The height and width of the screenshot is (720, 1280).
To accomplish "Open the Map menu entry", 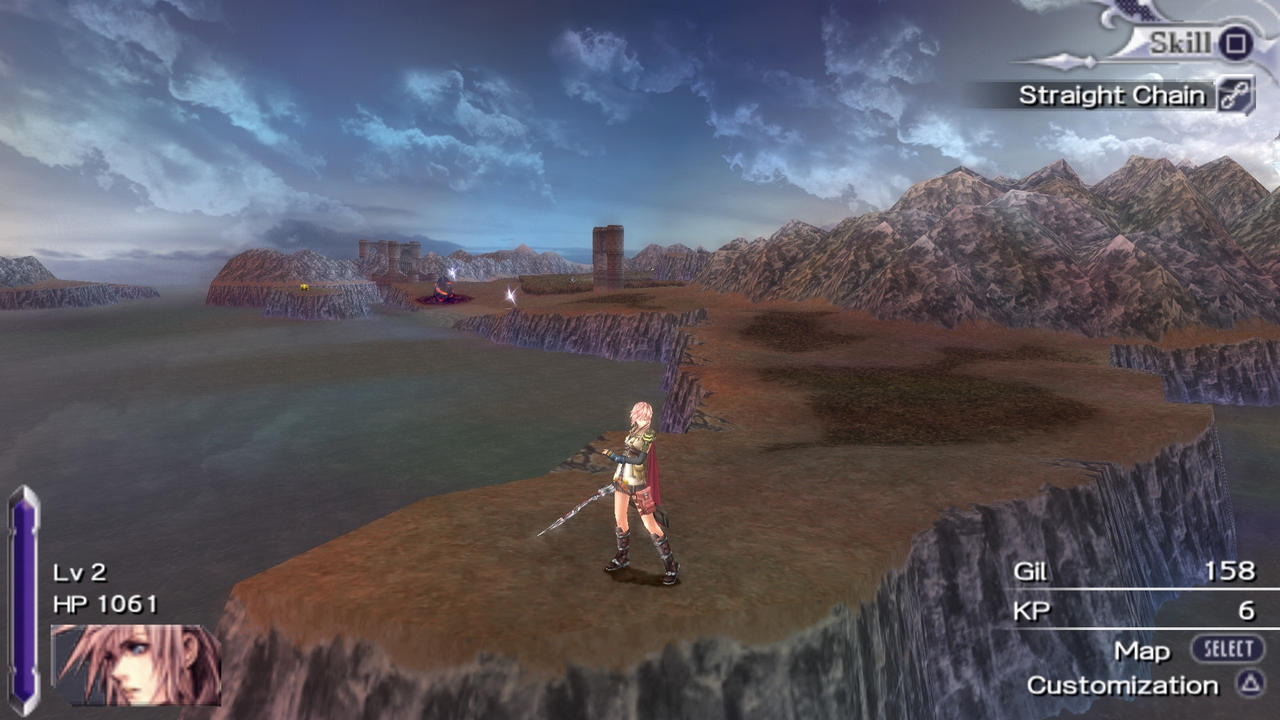I will 1142,650.
